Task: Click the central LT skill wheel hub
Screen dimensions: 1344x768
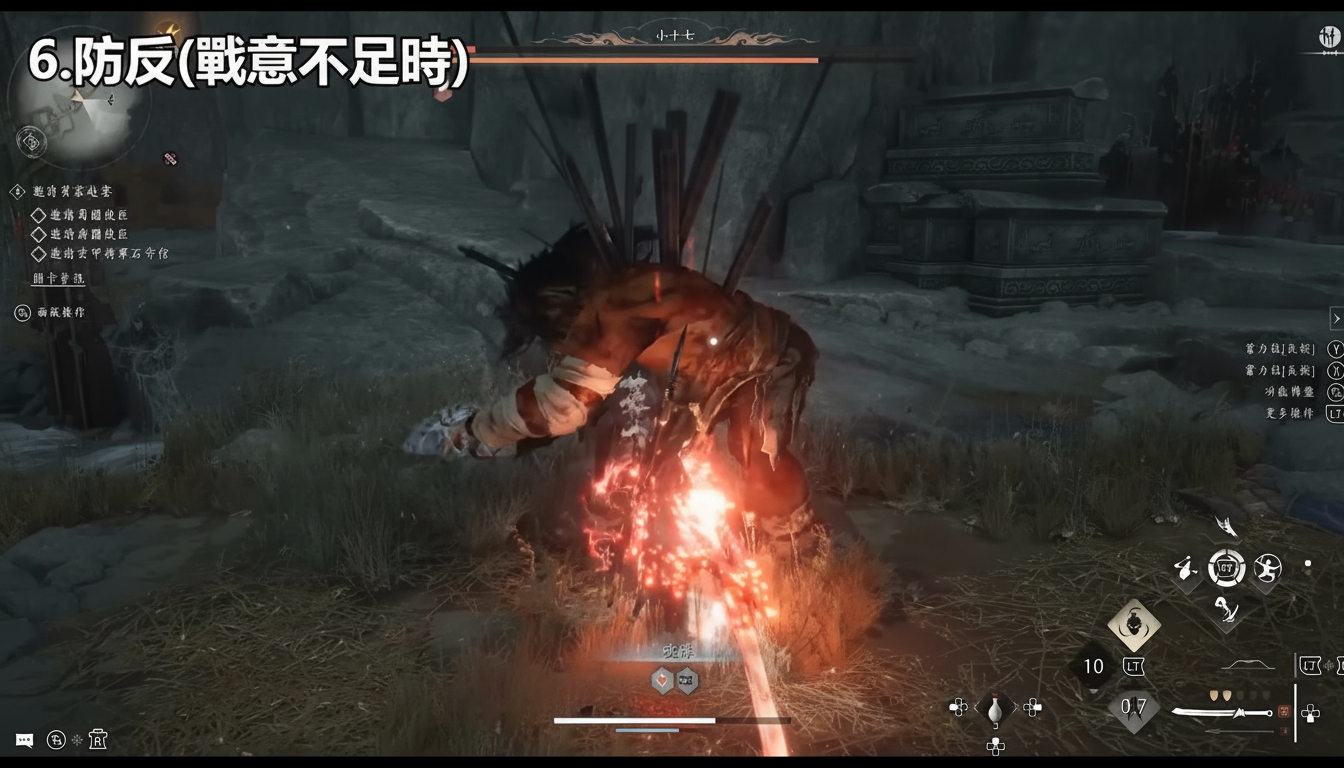Action: coord(1227,567)
